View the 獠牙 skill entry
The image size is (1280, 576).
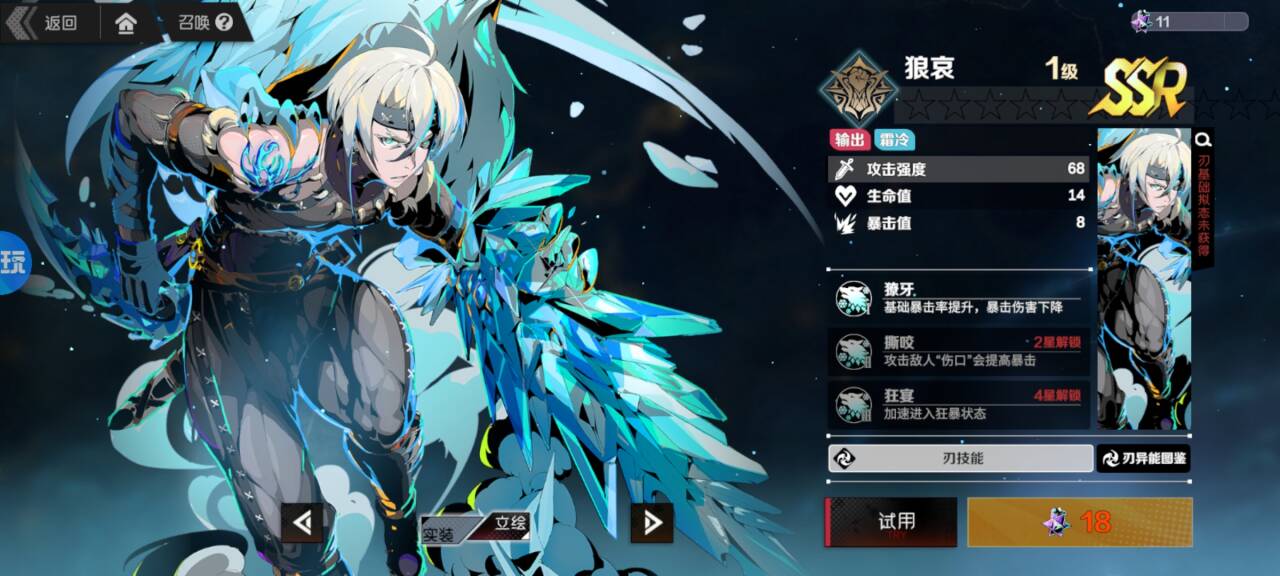tap(959, 297)
